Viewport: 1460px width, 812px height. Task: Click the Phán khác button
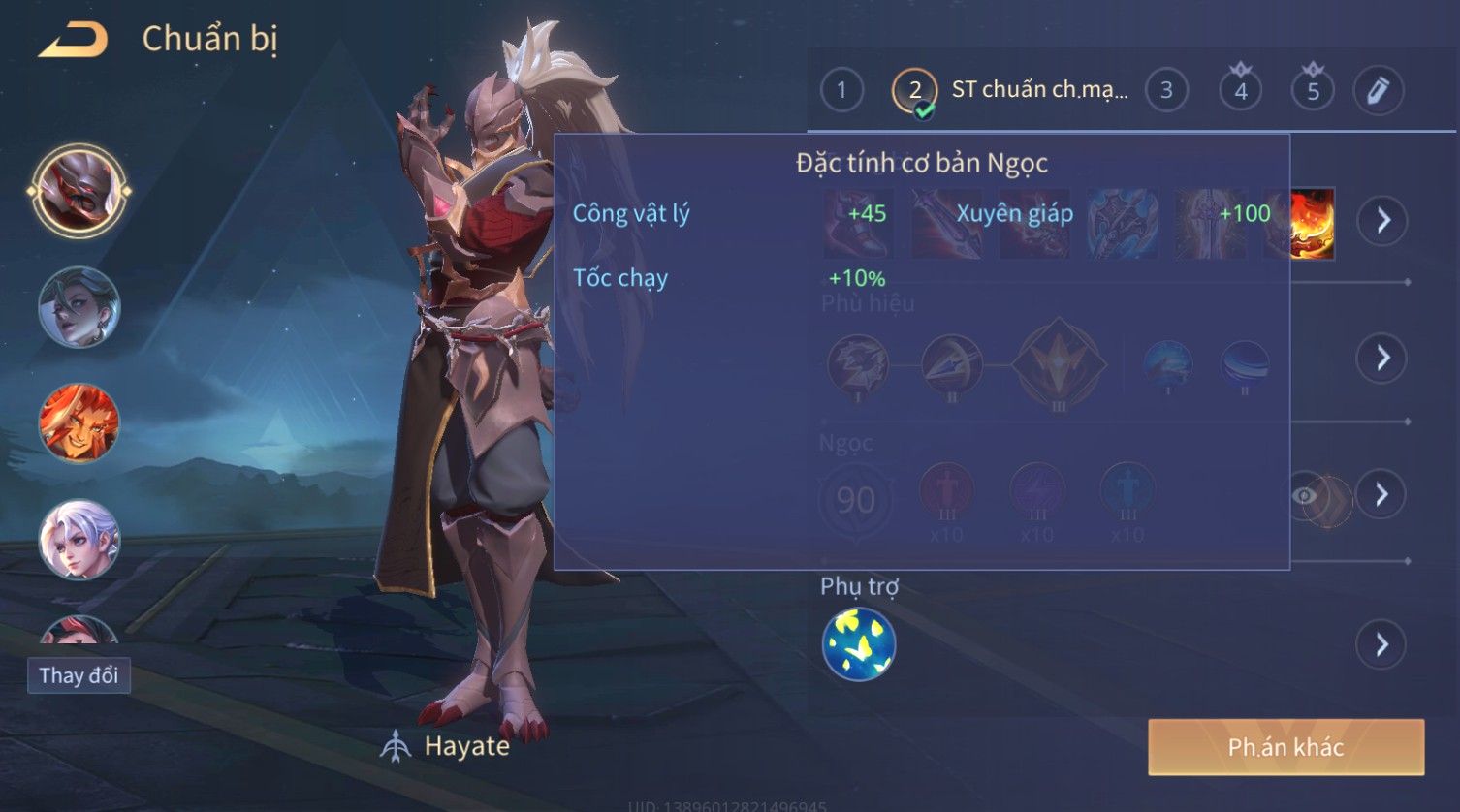(x=1285, y=747)
